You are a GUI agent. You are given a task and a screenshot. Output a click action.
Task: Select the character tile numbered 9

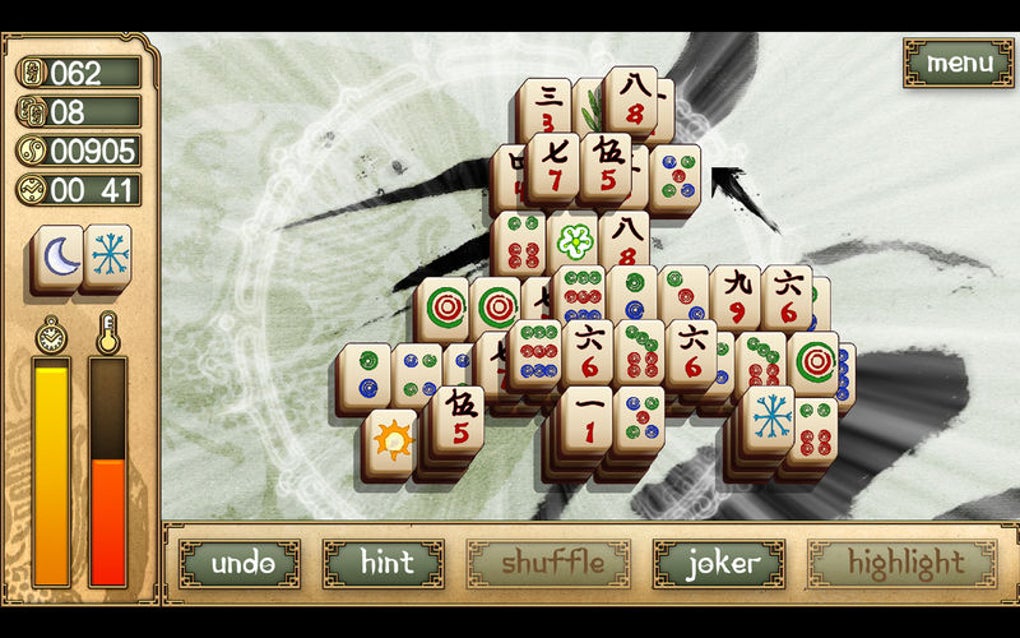click(x=735, y=297)
